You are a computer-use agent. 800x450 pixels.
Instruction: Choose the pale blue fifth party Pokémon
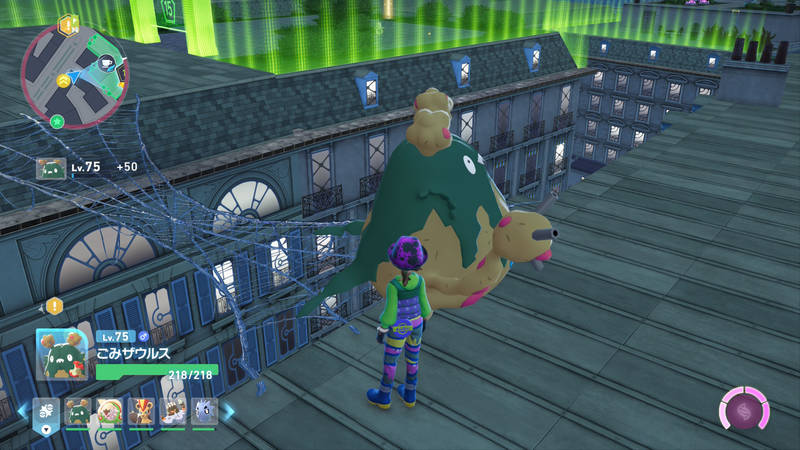(204, 411)
